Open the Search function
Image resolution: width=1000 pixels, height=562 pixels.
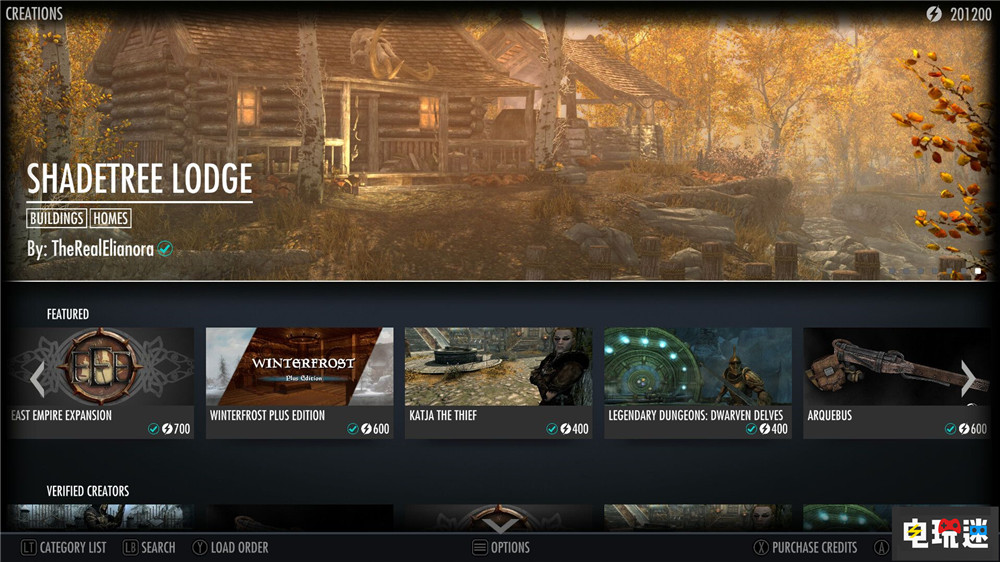coord(149,547)
